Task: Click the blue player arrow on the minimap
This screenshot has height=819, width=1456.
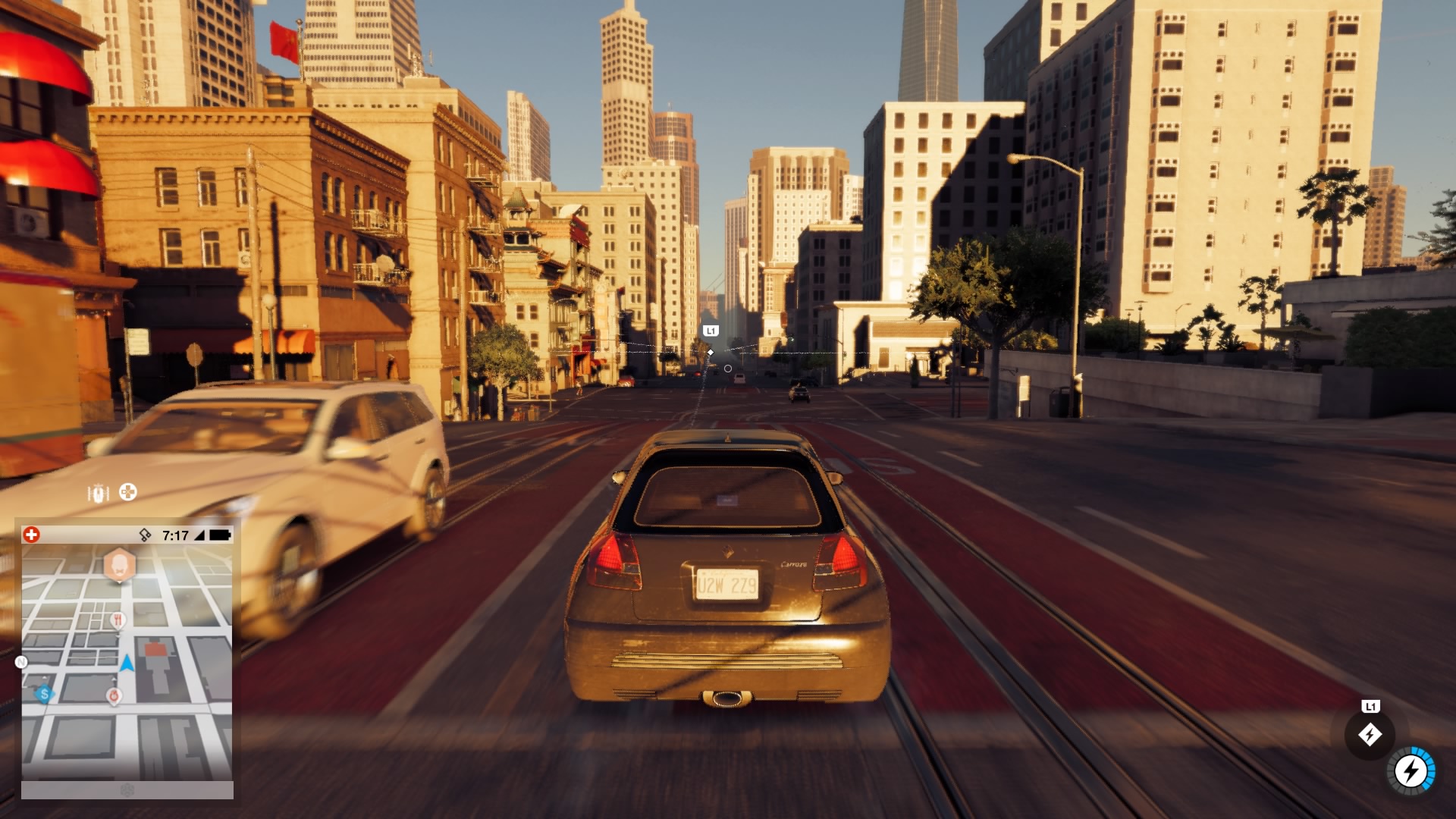Action: point(127,664)
